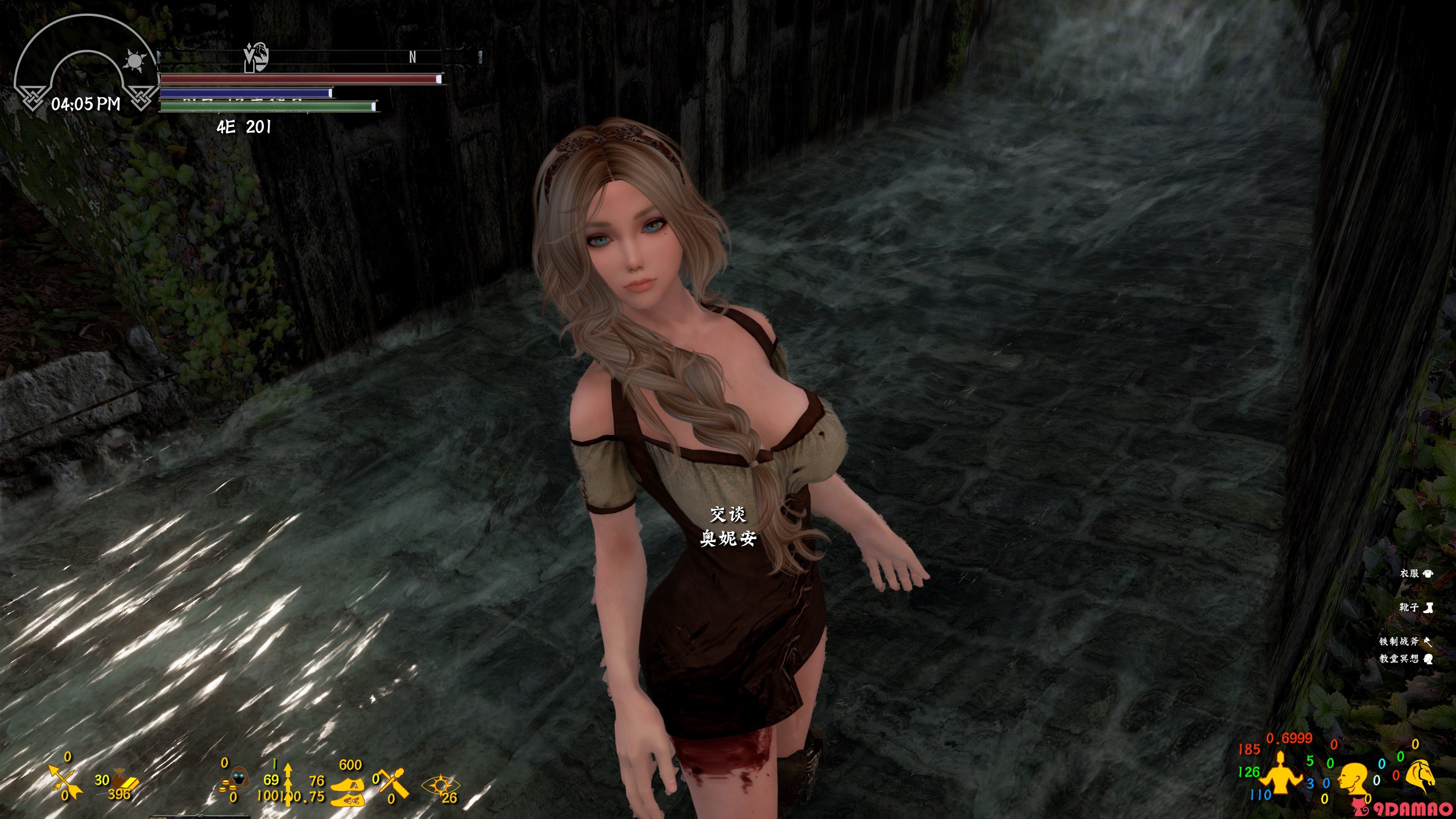Select the 靴子 boots equipment entry

click(1416, 608)
